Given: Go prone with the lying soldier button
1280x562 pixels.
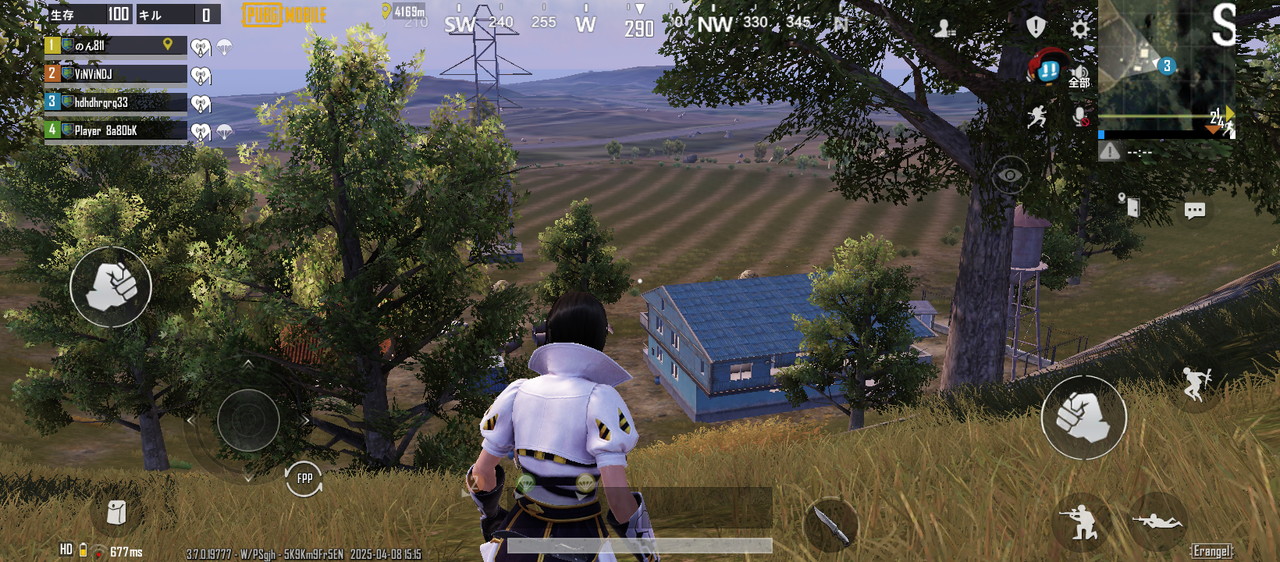Looking at the screenshot, I should pos(1158,520).
